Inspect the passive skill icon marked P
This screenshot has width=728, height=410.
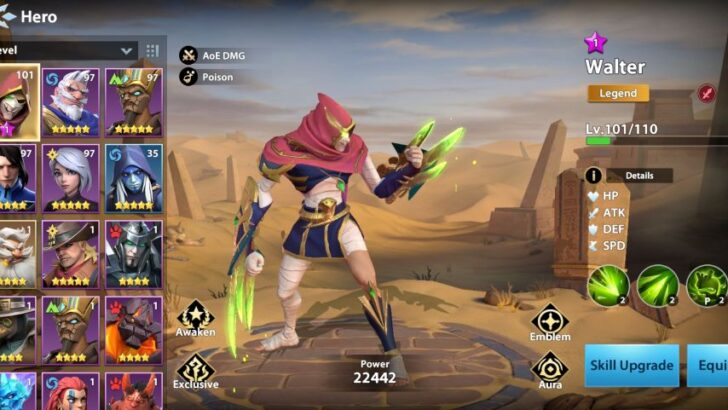(x=708, y=285)
